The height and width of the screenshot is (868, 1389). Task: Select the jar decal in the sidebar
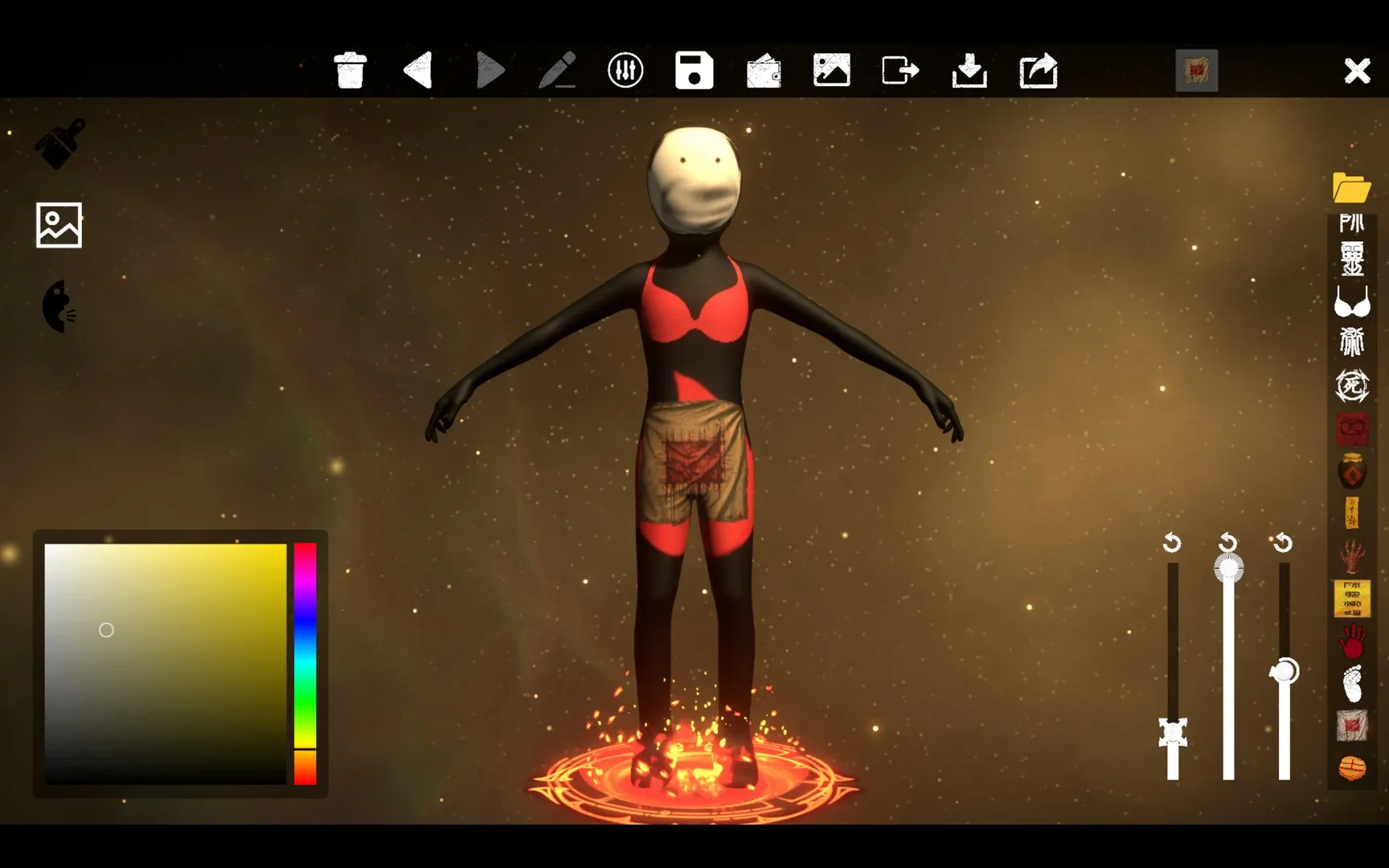coord(1352,472)
